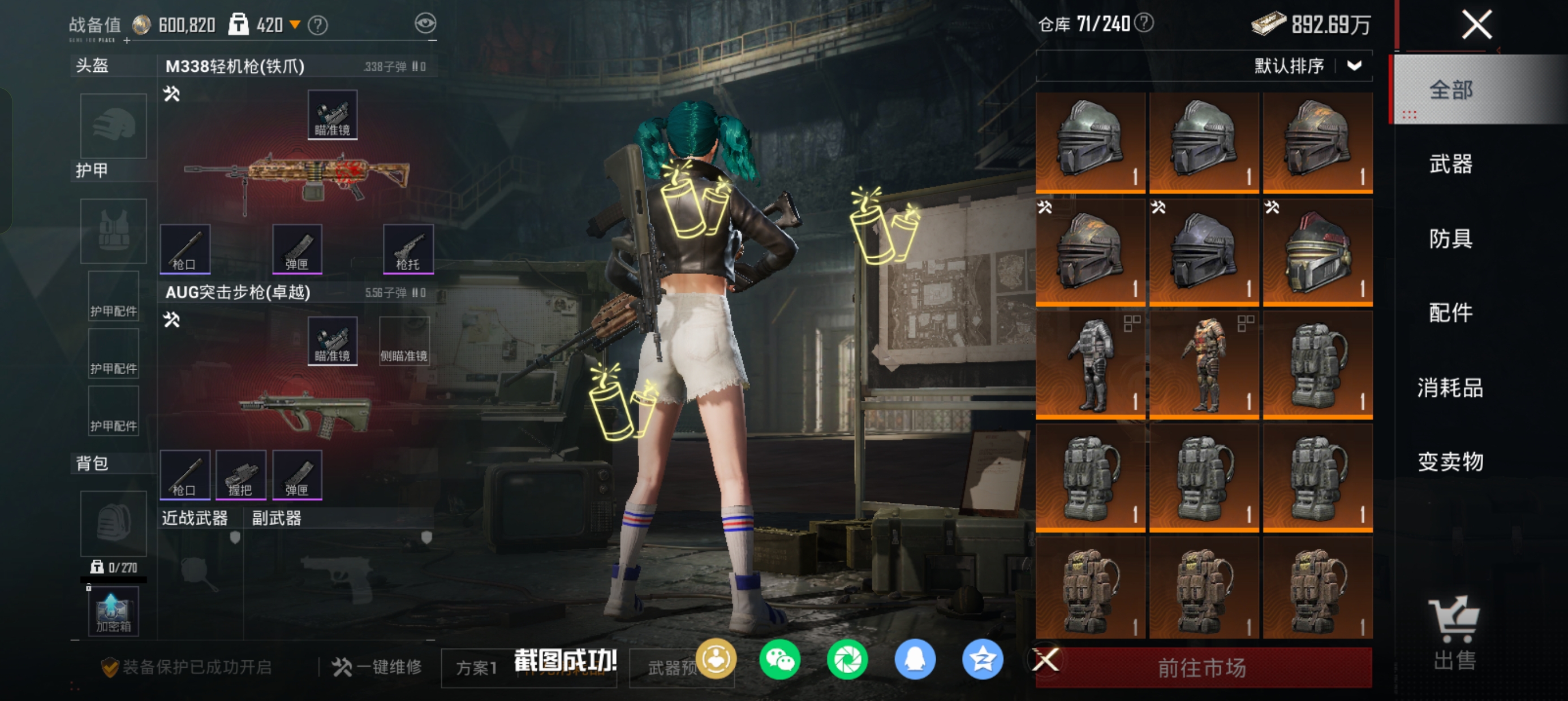Image resolution: width=1568 pixels, height=701 pixels.
Task: Repair all gear with 一键维修
Action: click(x=377, y=667)
